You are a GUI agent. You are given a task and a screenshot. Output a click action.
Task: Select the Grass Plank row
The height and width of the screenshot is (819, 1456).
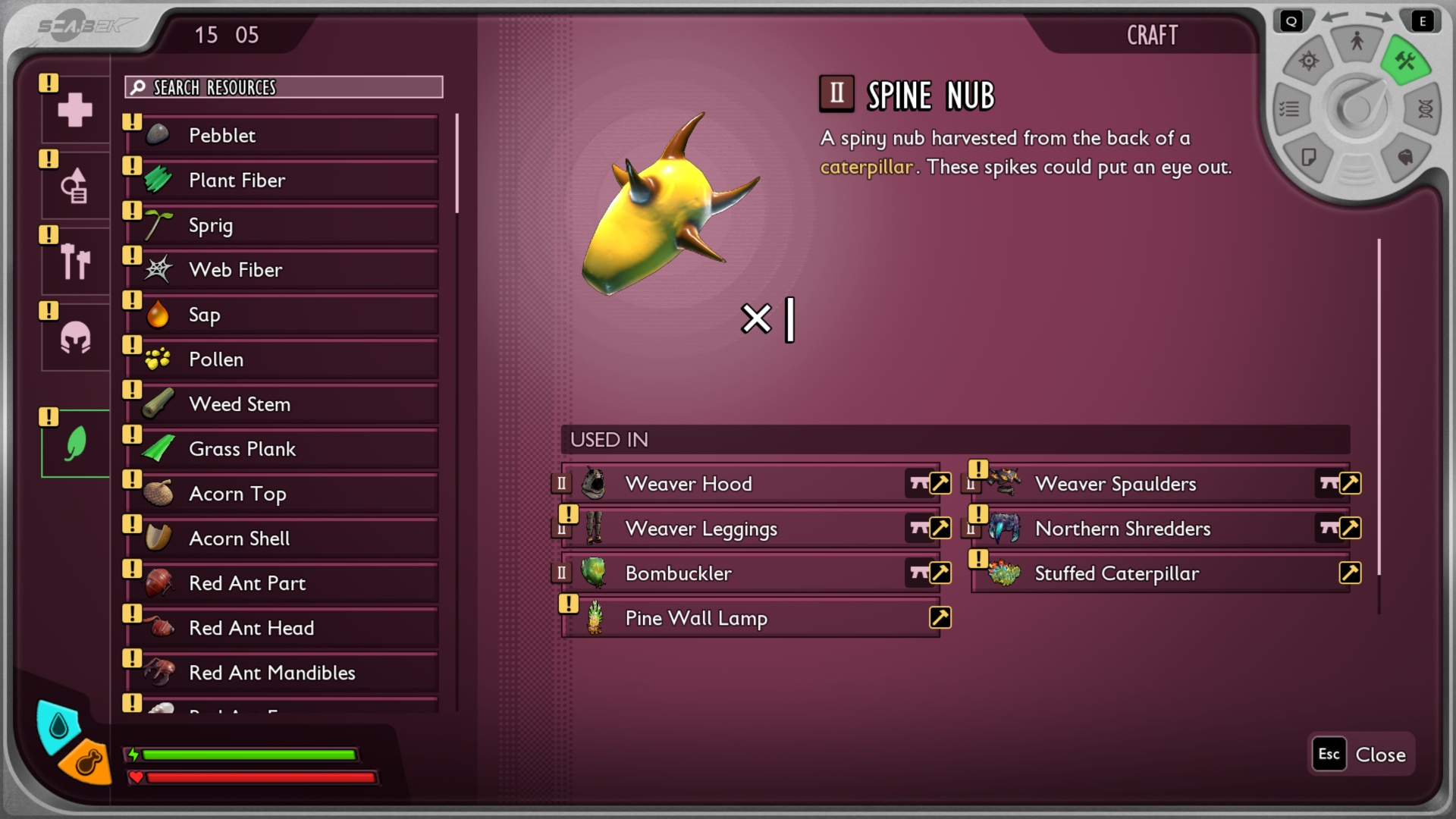pos(288,449)
